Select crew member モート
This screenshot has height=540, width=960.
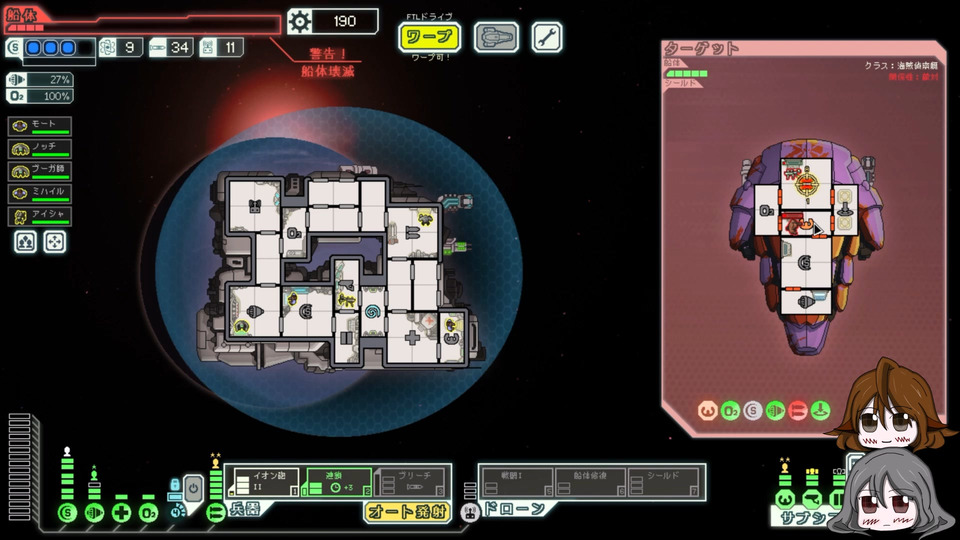click(x=41, y=126)
